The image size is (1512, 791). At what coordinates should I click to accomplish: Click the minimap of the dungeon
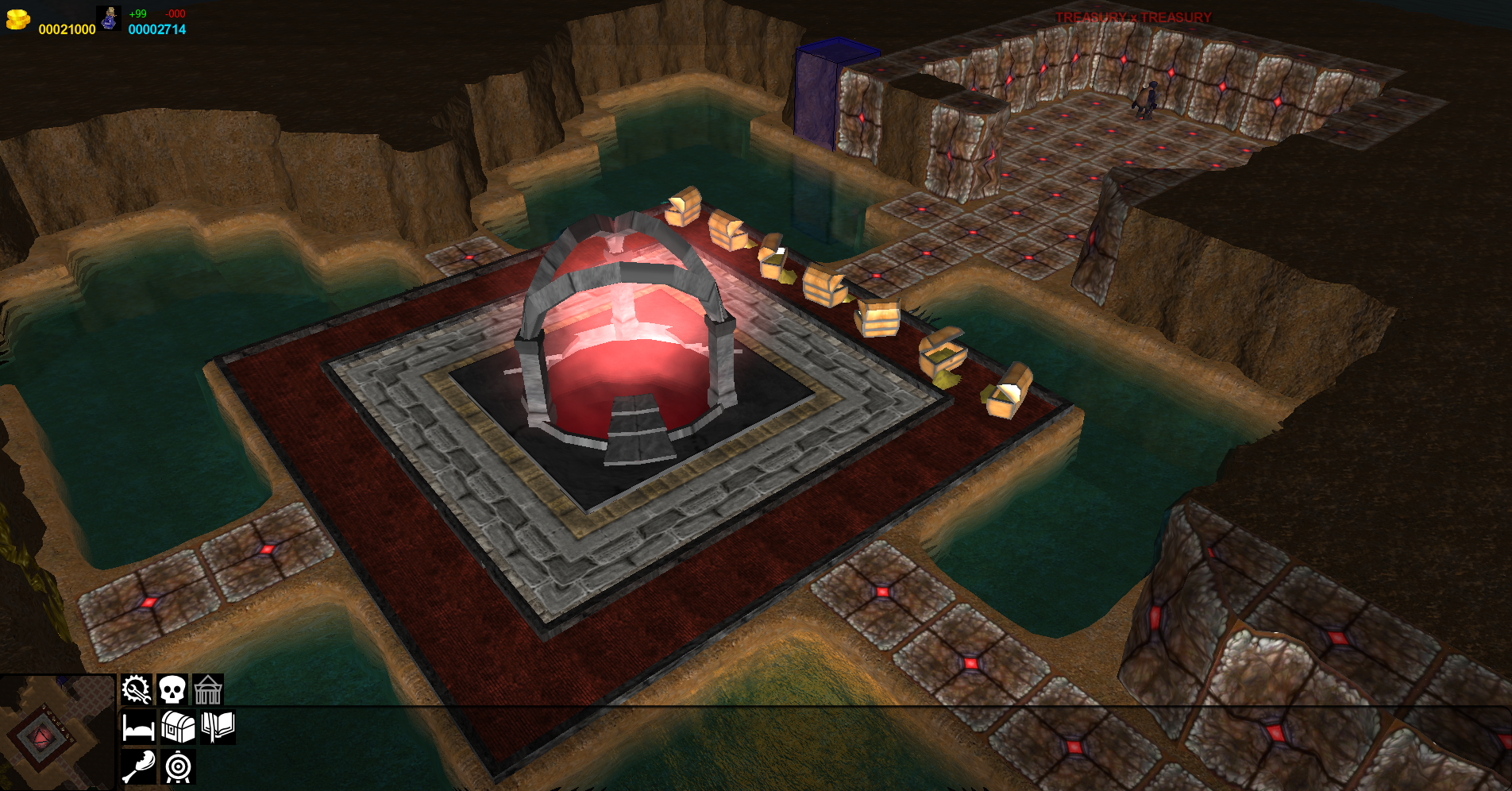[x=57, y=732]
